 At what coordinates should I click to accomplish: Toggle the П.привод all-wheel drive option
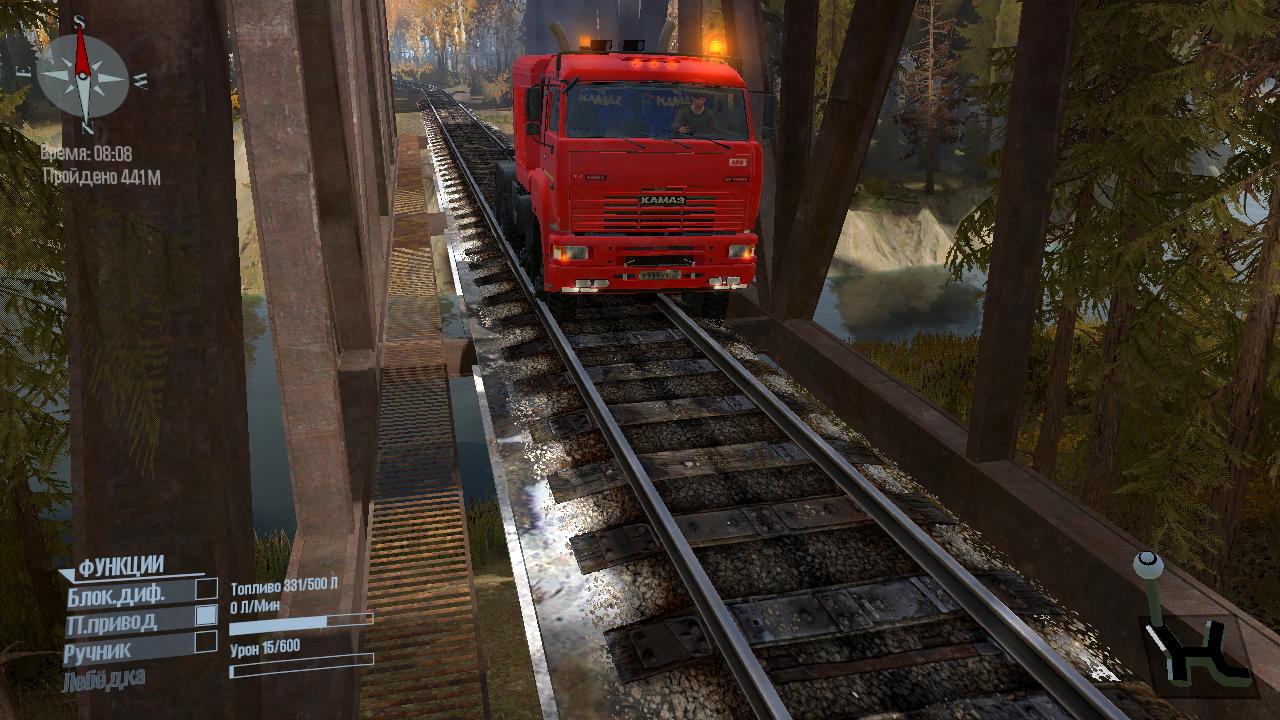[206, 615]
